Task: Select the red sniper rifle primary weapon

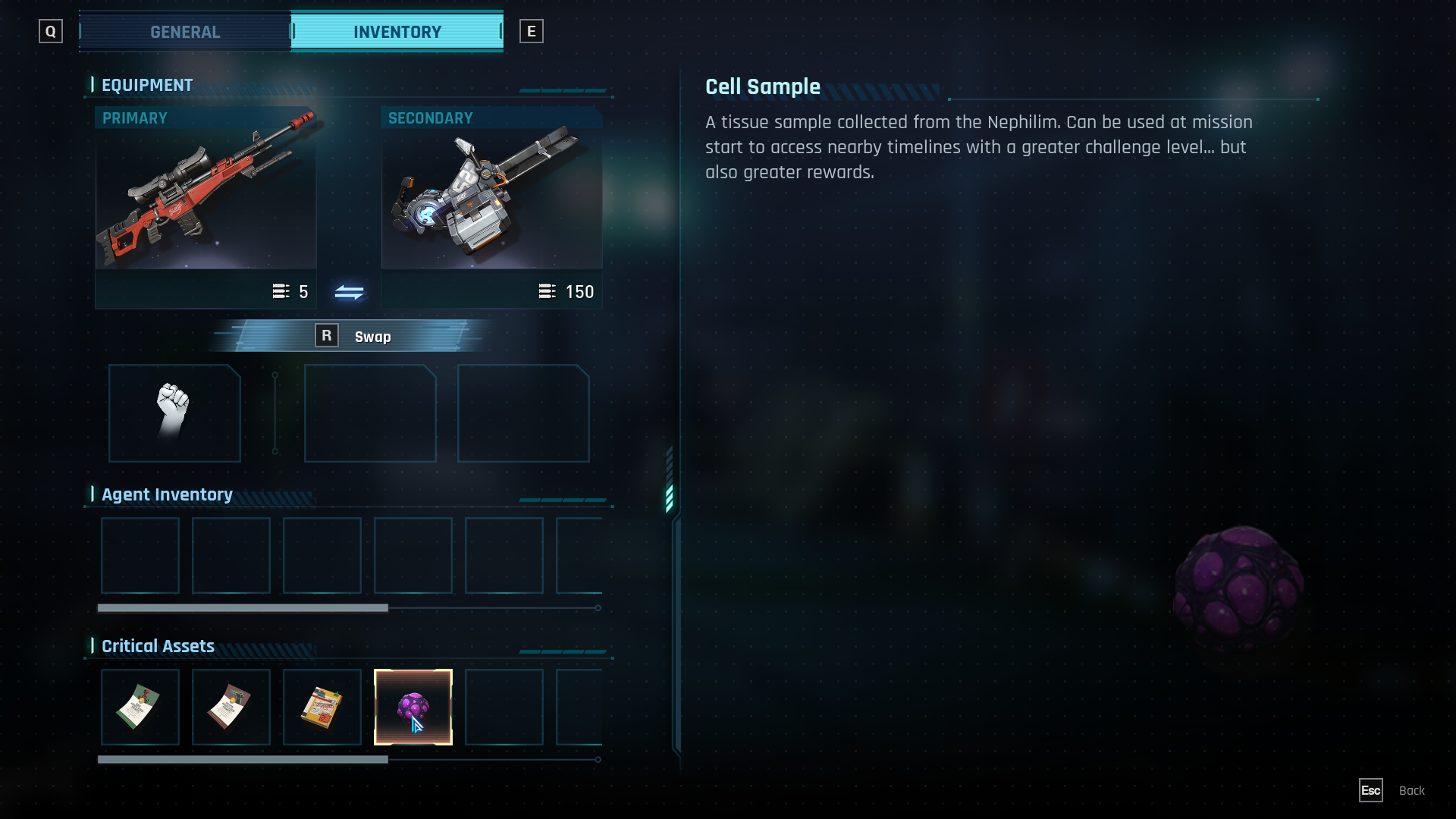Action: point(206,190)
